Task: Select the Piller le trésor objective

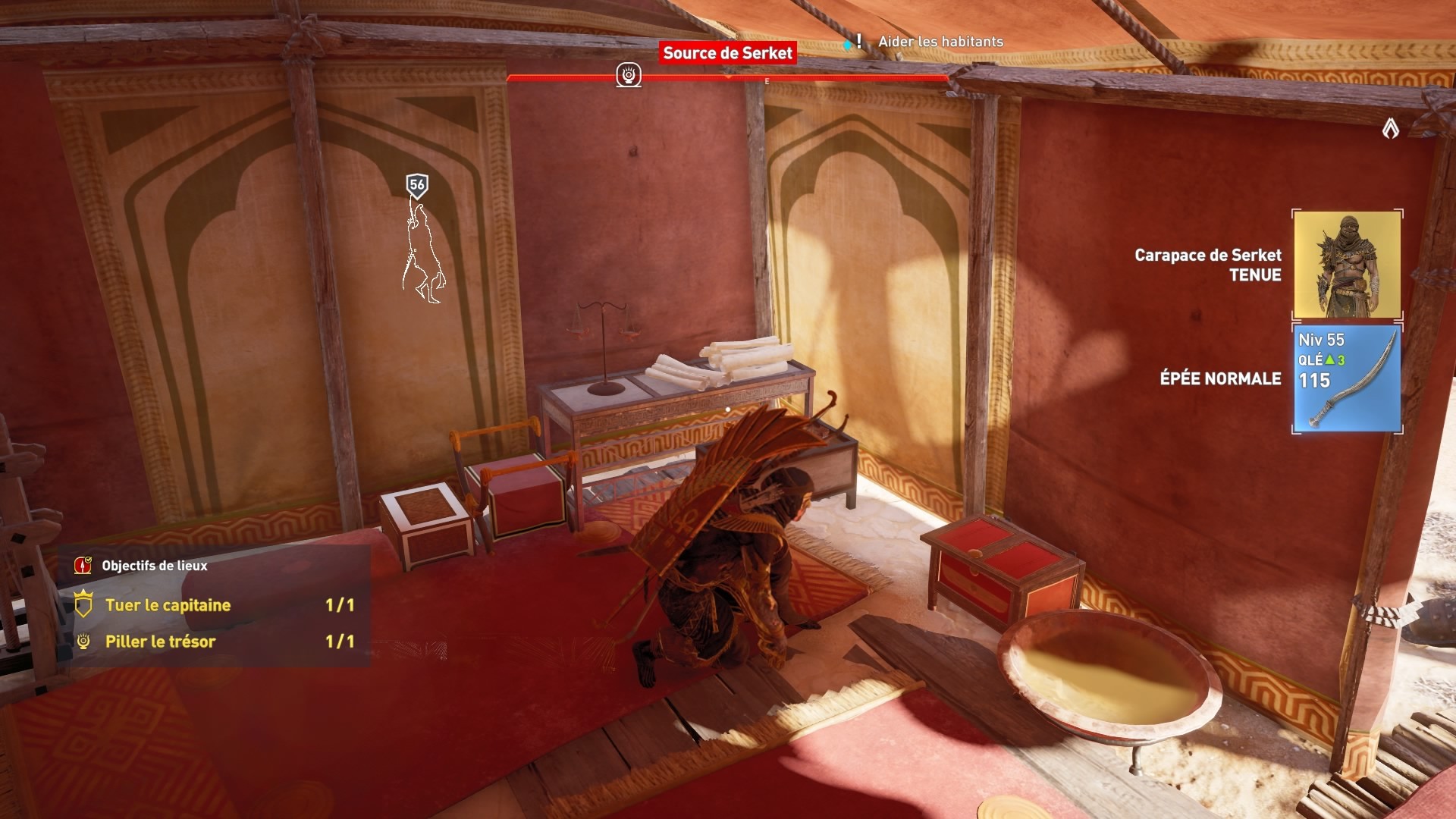Action: [160, 642]
